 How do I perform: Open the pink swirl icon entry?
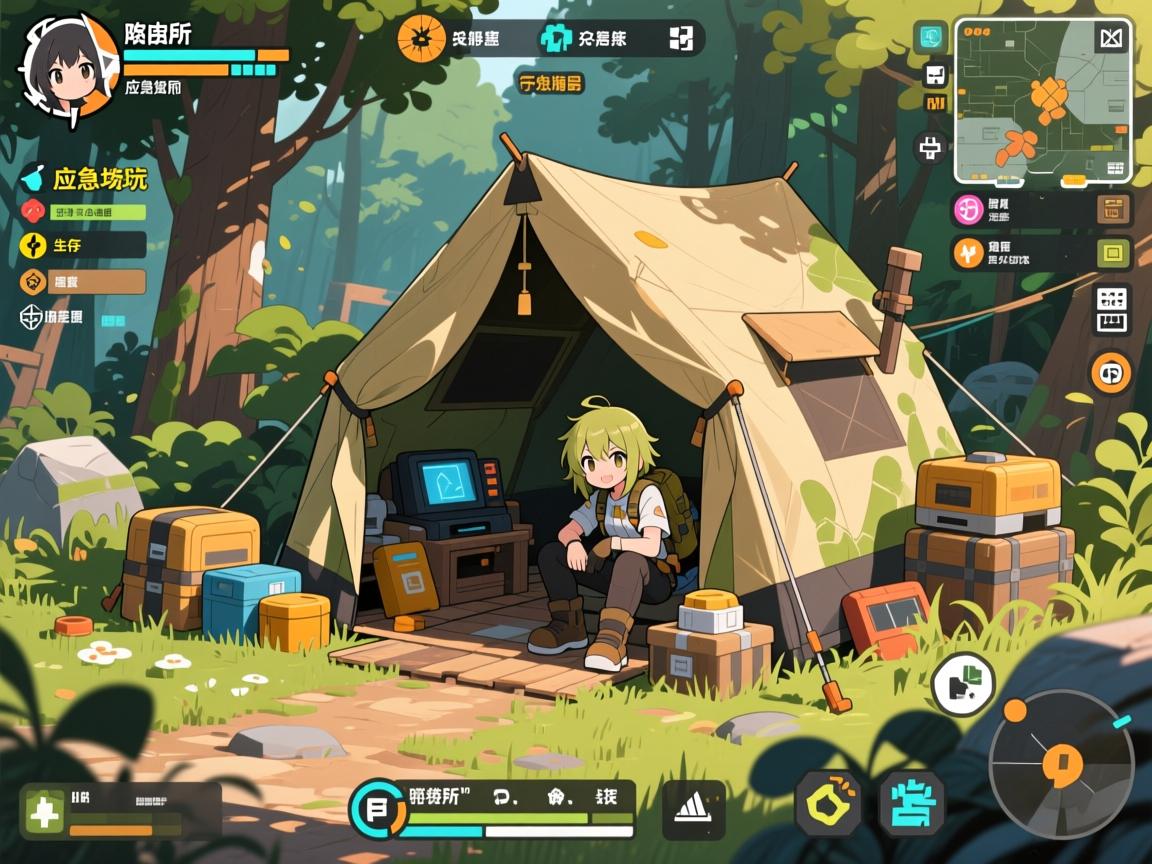tap(968, 209)
